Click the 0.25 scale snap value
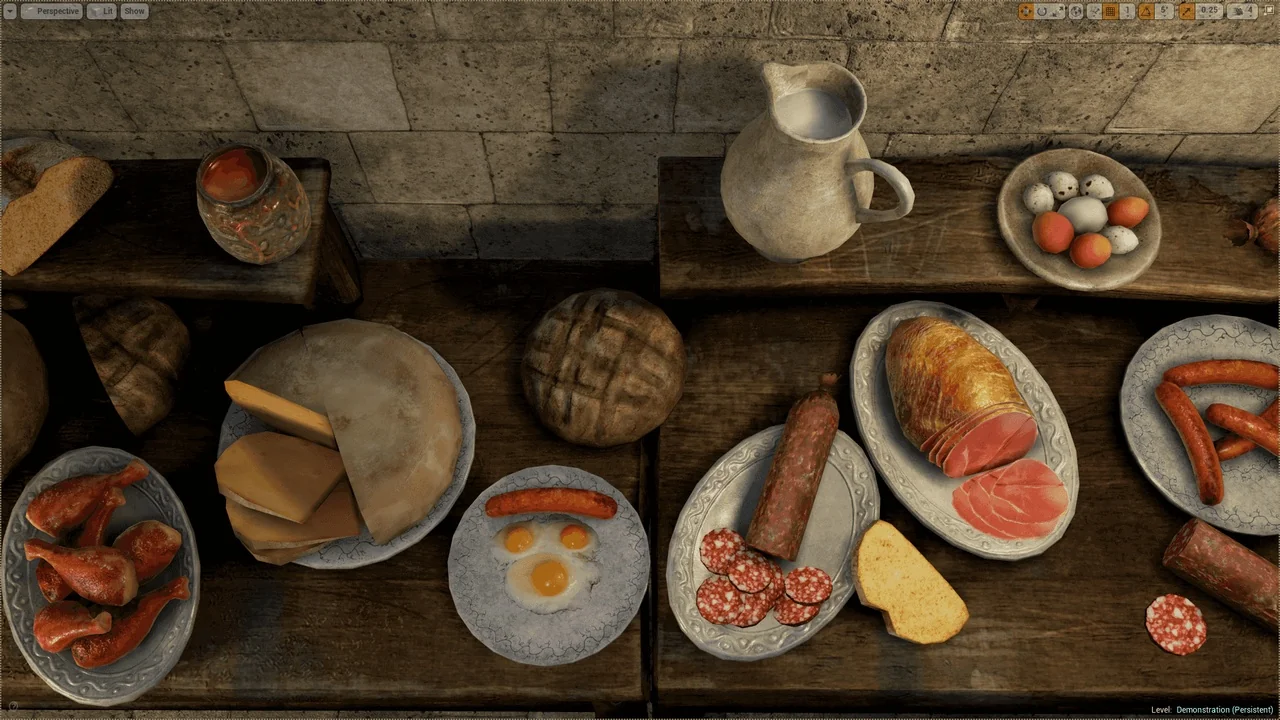The height and width of the screenshot is (720, 1280). tap(1209, 11)
